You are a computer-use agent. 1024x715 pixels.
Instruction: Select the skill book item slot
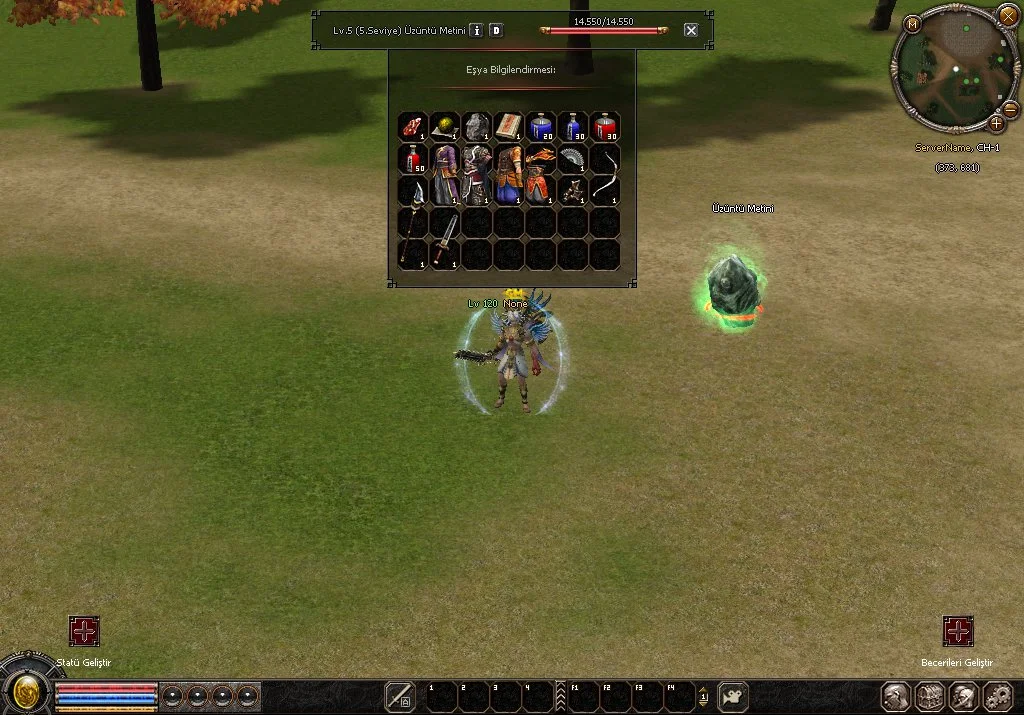pos(509,126)
